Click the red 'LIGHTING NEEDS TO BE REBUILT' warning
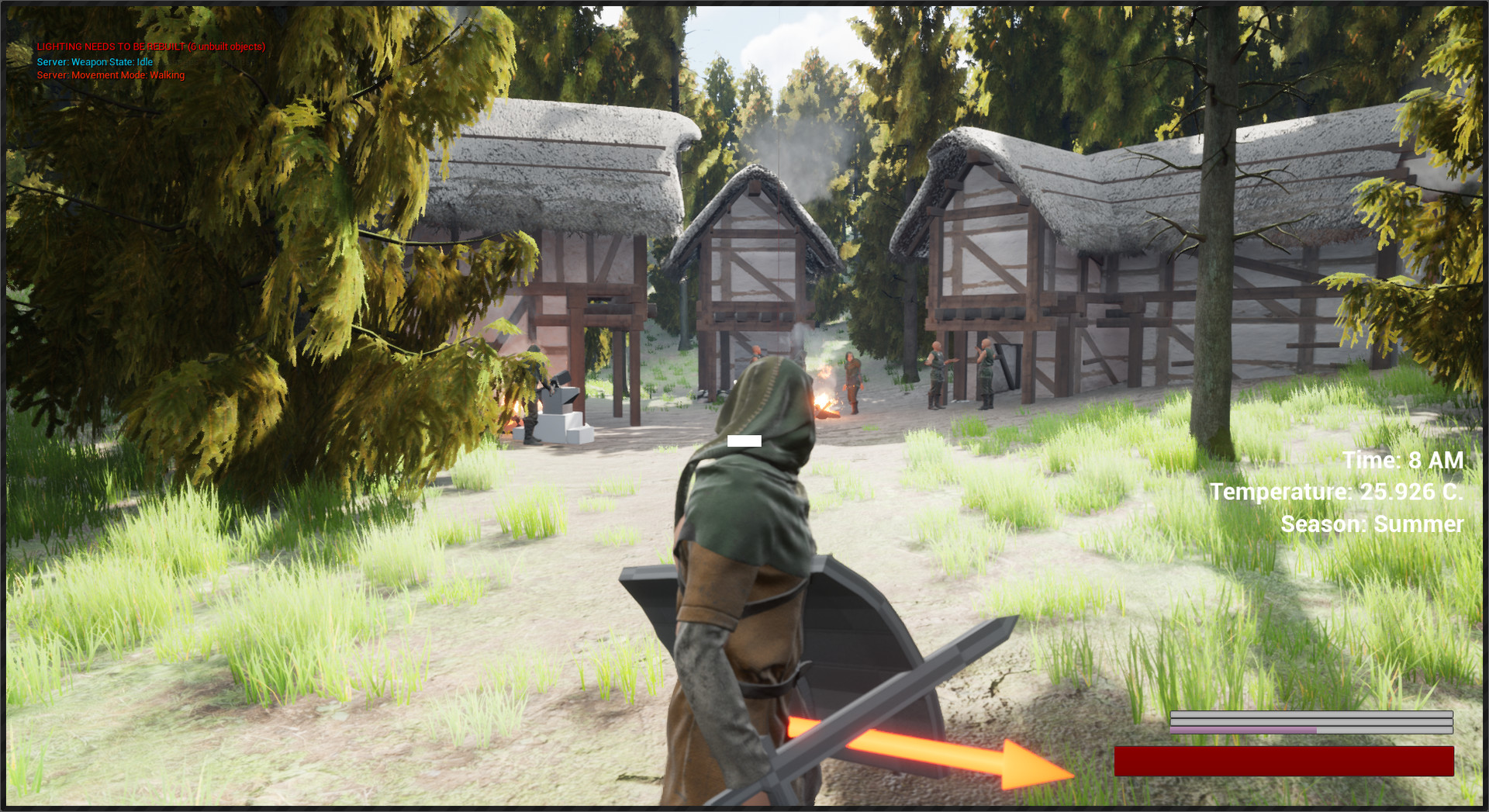 point(150,47)
